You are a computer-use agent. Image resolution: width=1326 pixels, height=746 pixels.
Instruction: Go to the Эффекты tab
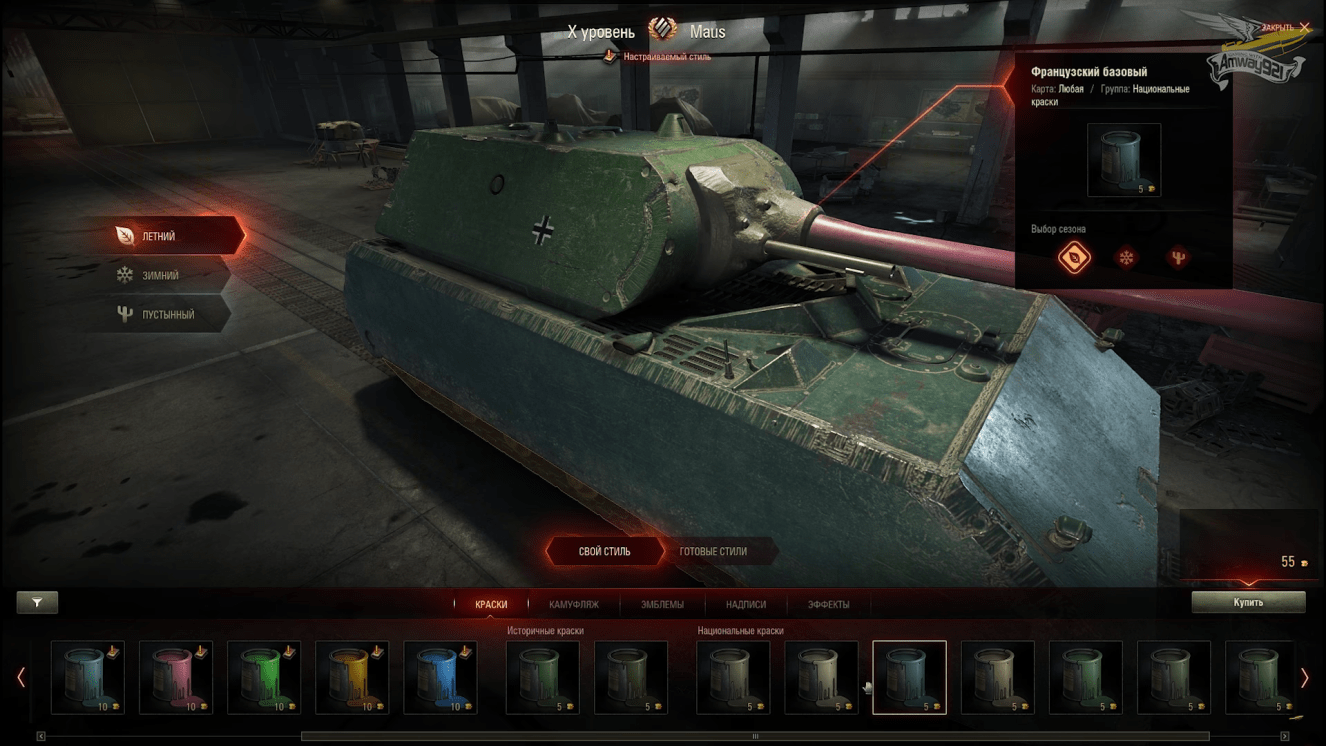(x=828, y=604)
